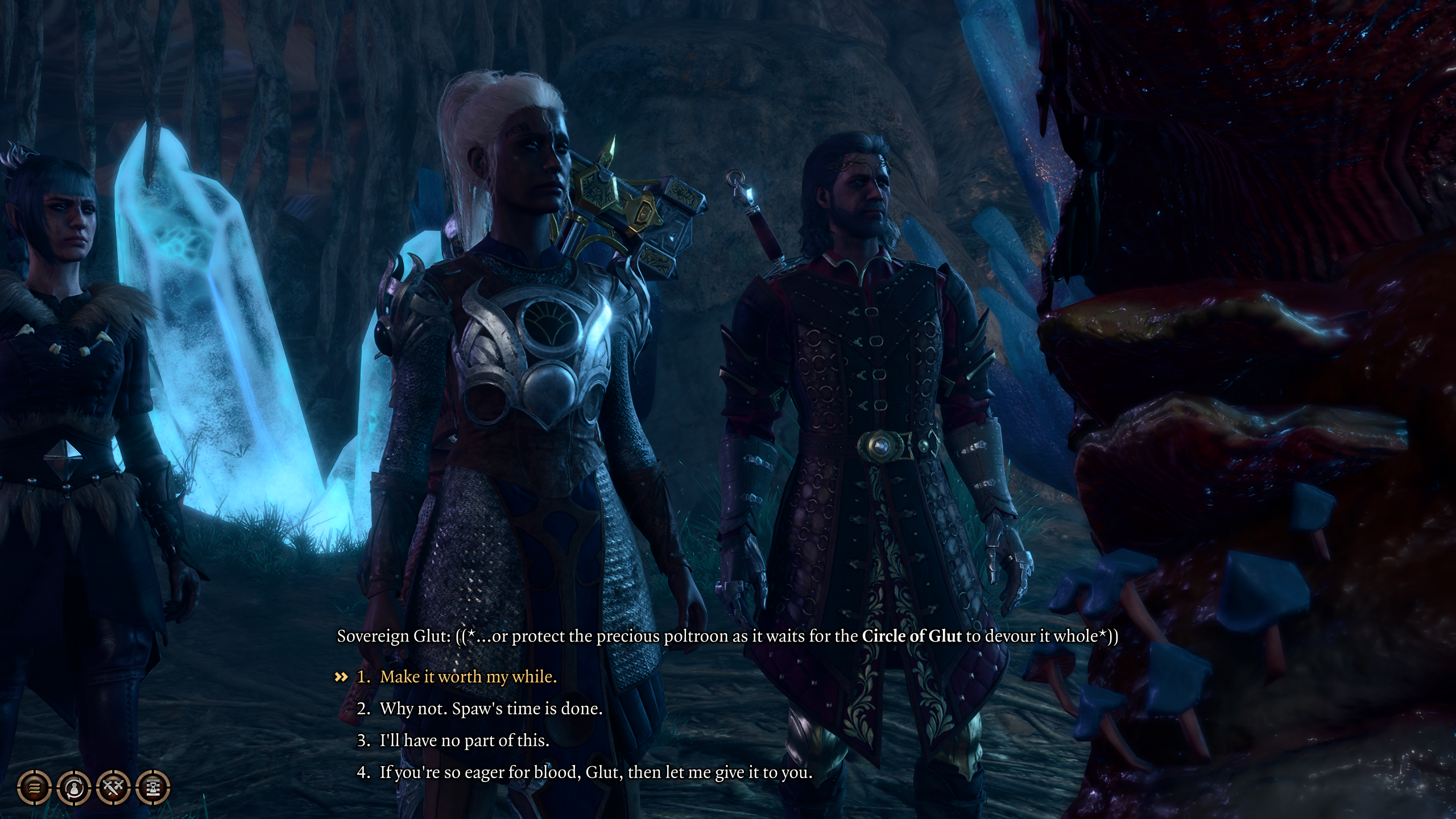Screen dimensions: 1456x819
Task: Click the crossed swords icon
Action: [x=114, y=788]
